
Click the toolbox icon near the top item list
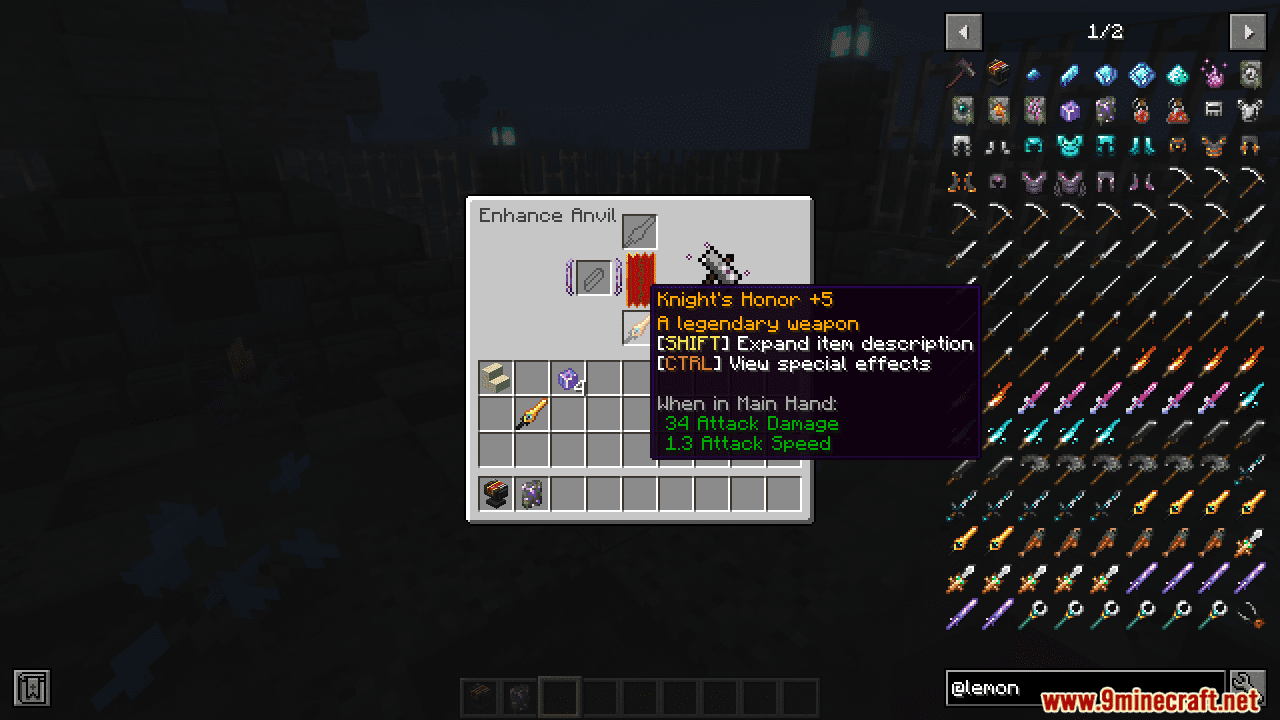tap(998, 73)
